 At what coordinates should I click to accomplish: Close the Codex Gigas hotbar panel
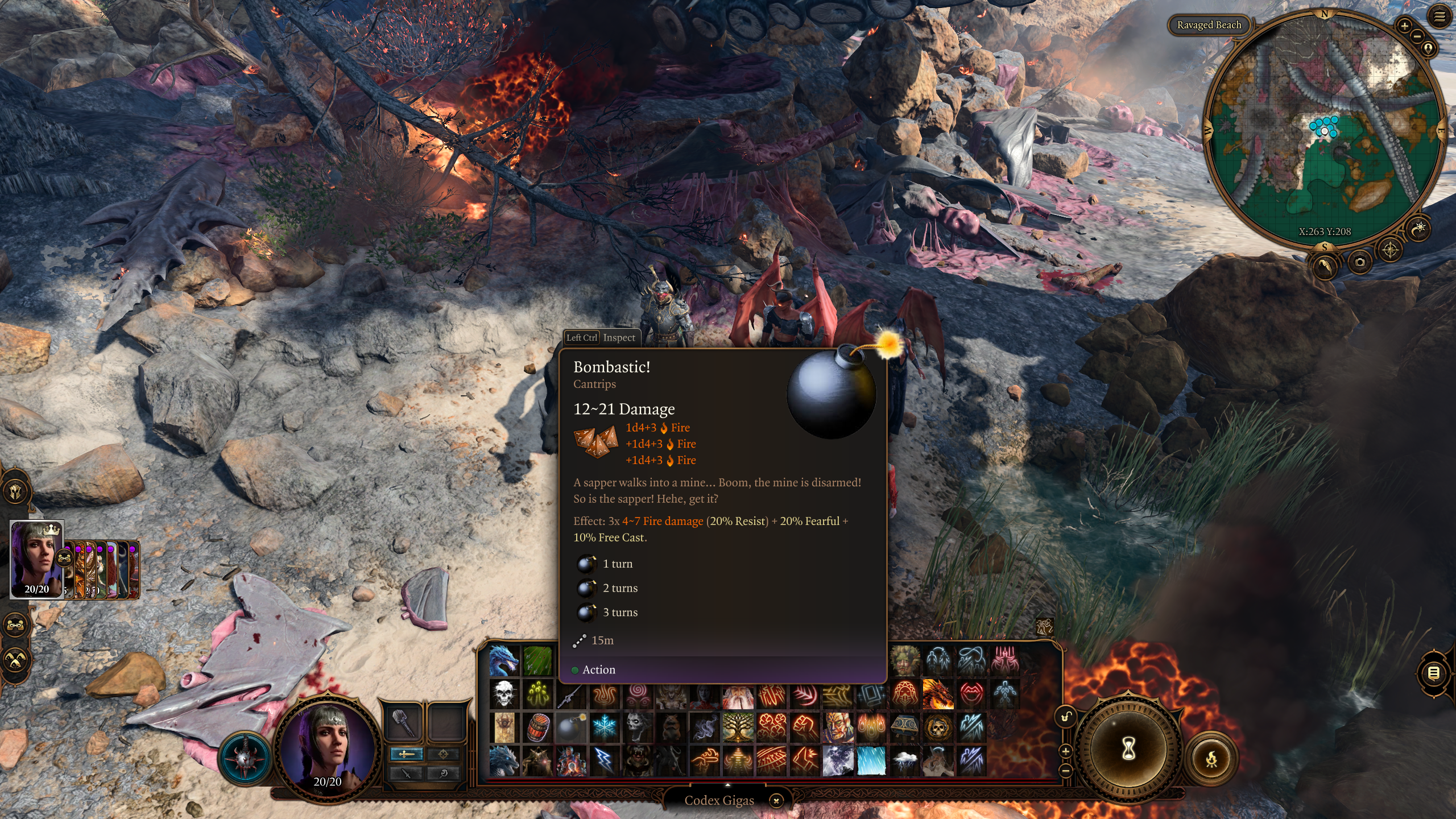click(776, 801)
